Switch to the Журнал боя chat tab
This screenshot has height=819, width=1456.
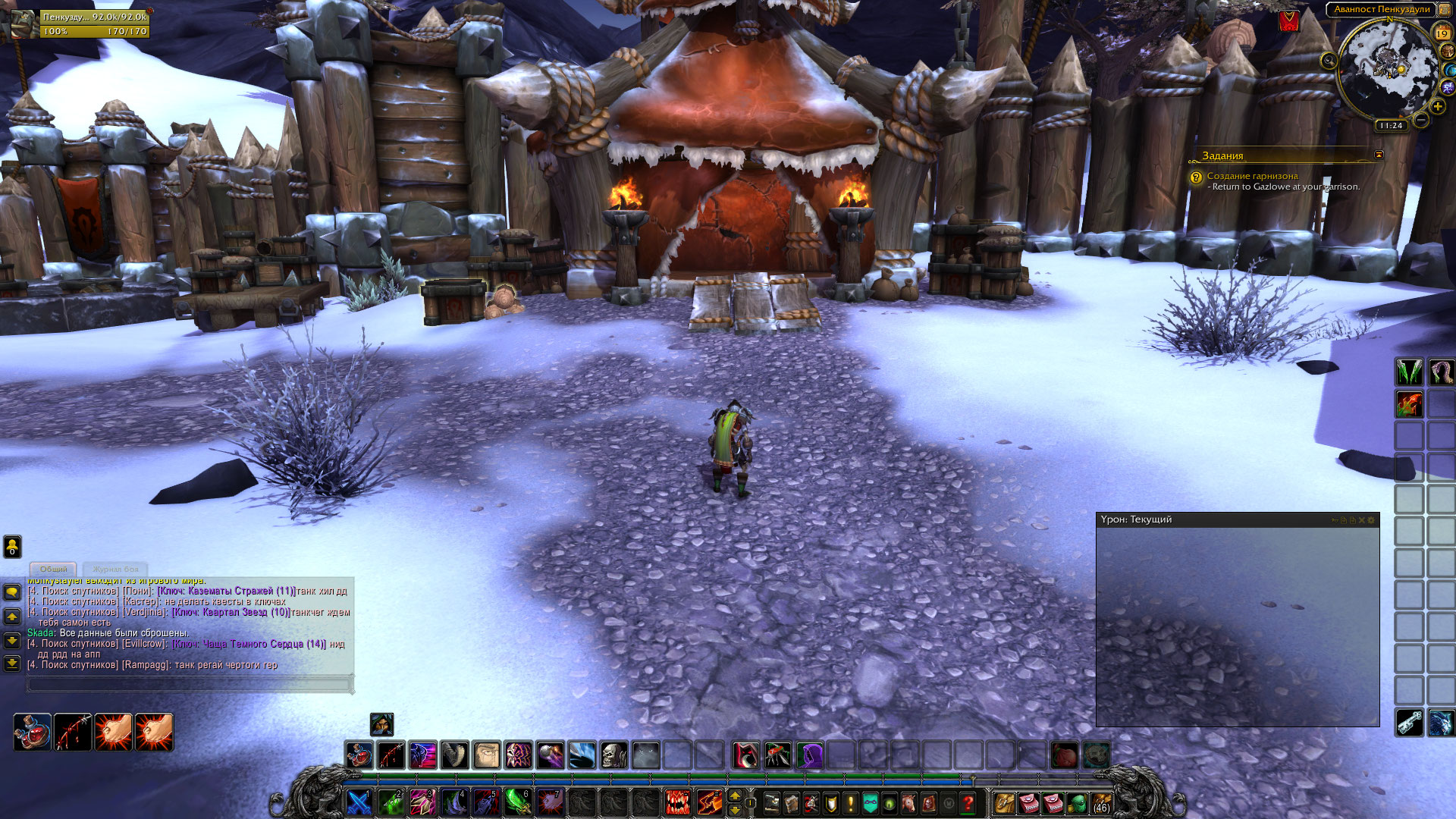(115, 569)
